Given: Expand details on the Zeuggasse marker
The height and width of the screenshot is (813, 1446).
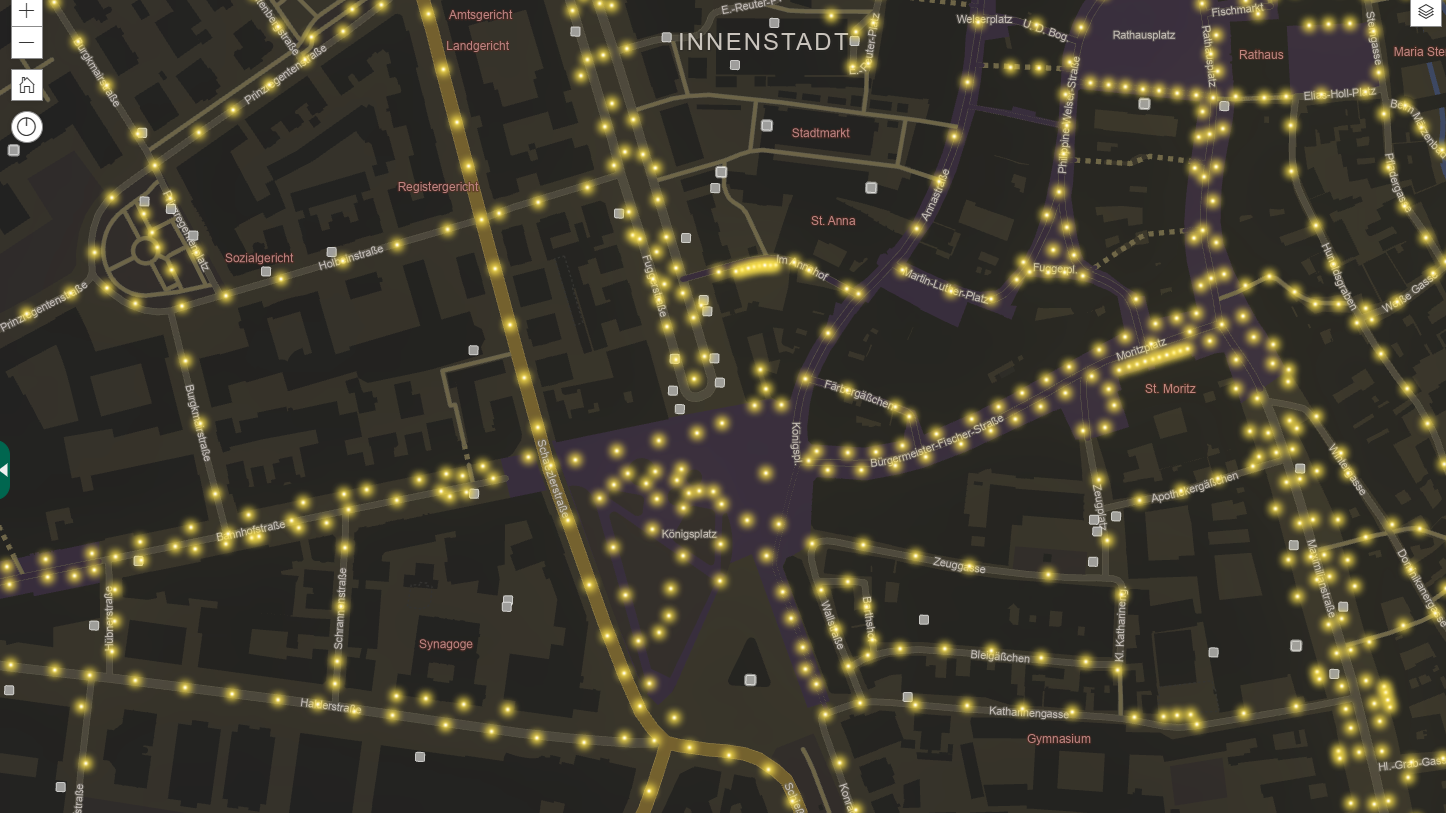Looking at the screenshot, I should (1093, 561).
